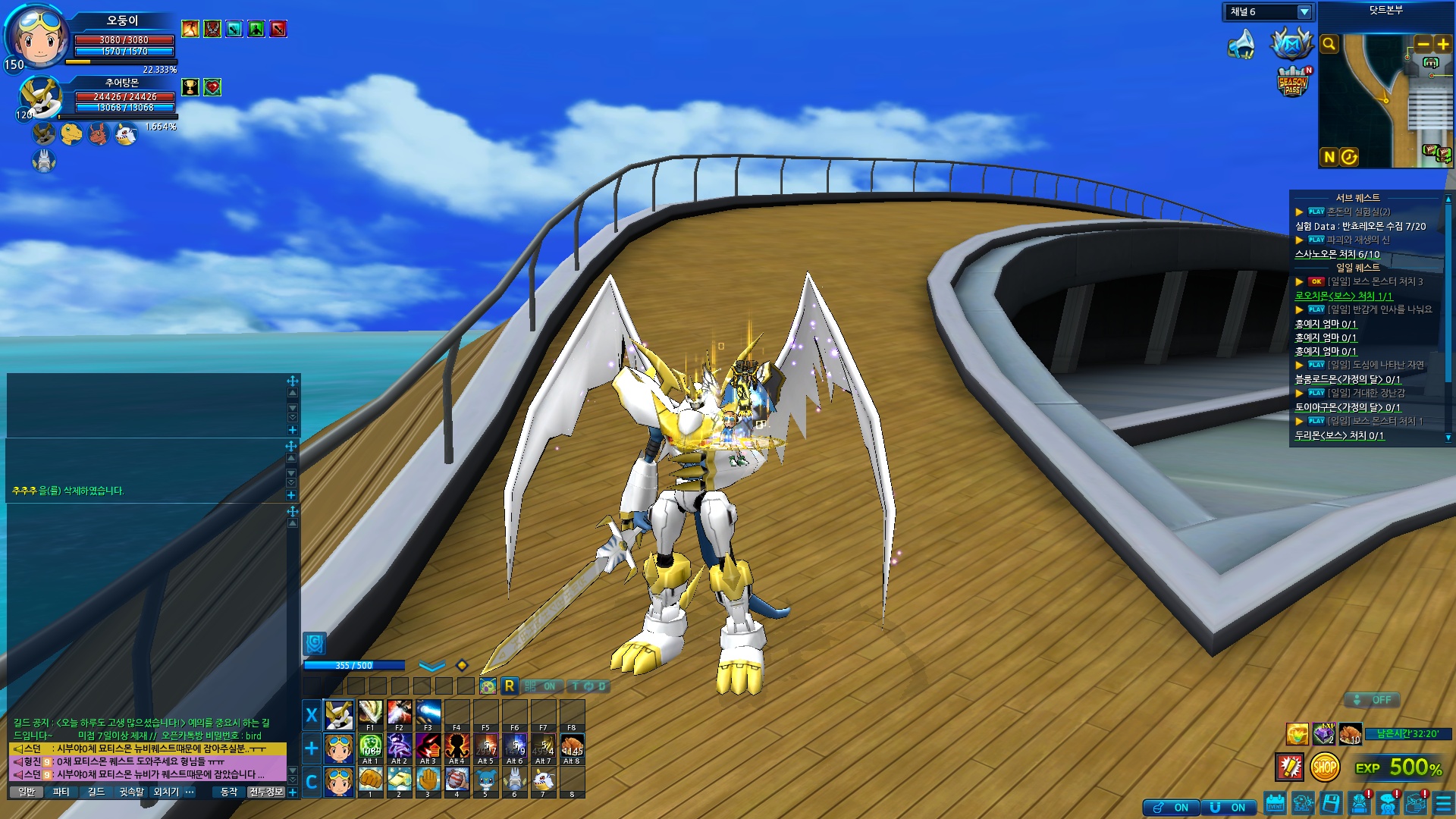Screen dimensions: 1456x819
Task: Click the minimap magnifying glass search button
Action: pos(1329,44)
